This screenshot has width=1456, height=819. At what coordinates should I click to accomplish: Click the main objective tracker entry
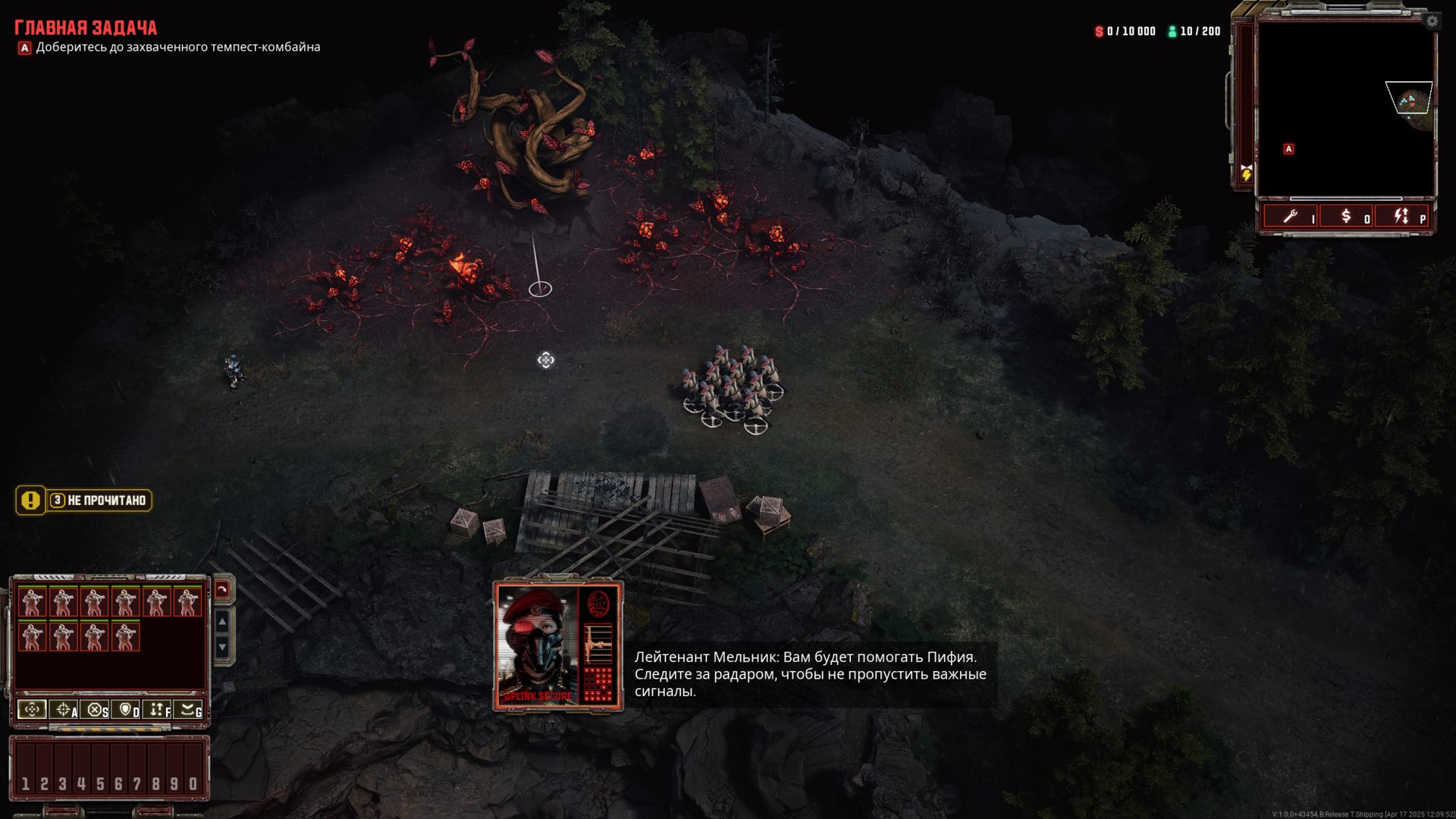(x=177, y=47)
